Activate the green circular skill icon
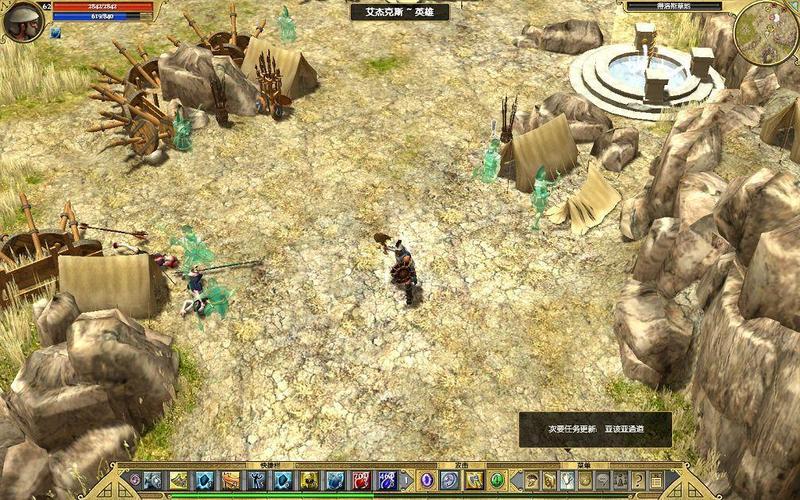 tap(497, 480)
